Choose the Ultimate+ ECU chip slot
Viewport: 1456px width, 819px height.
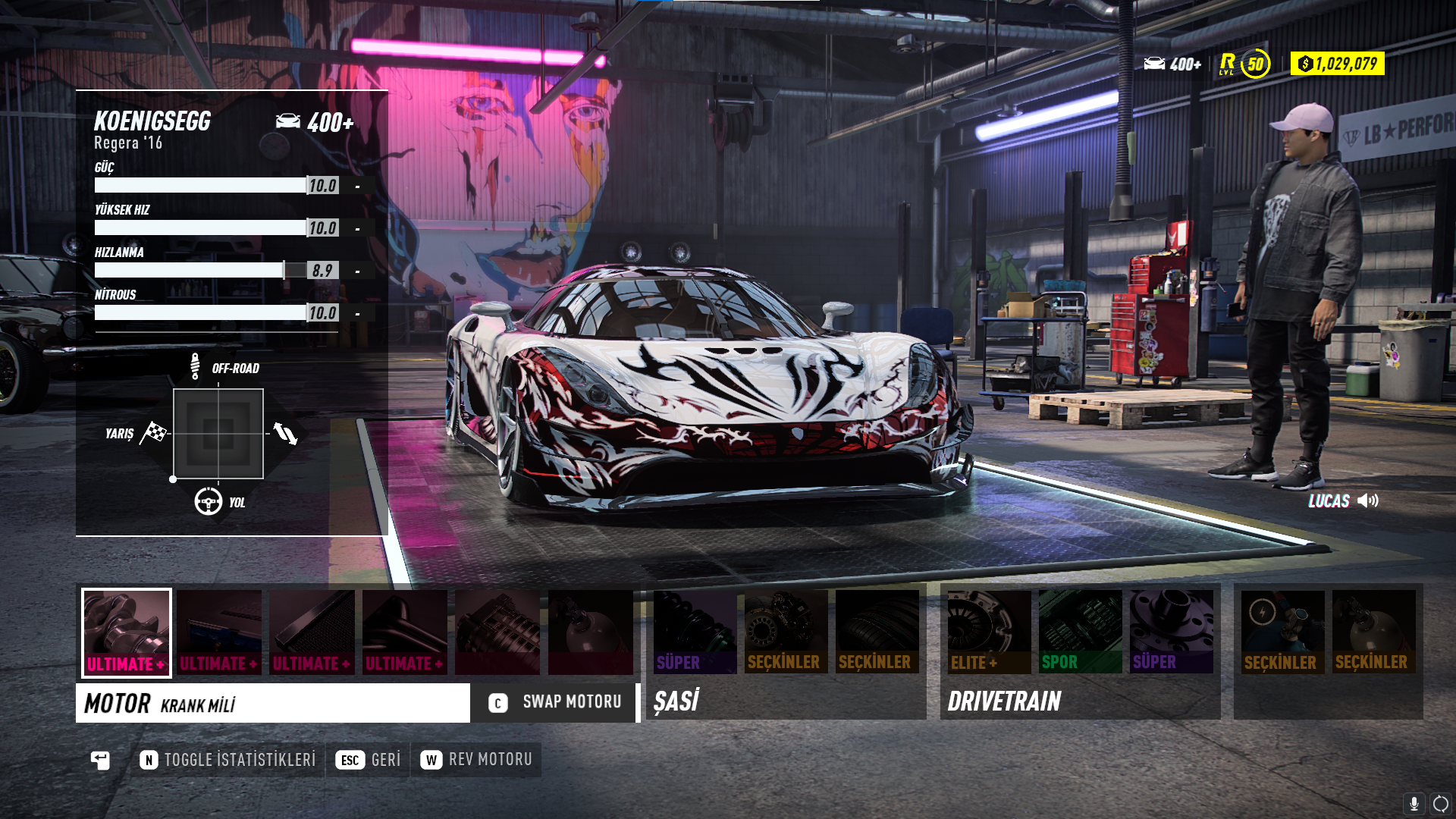[x=219, y=632]
